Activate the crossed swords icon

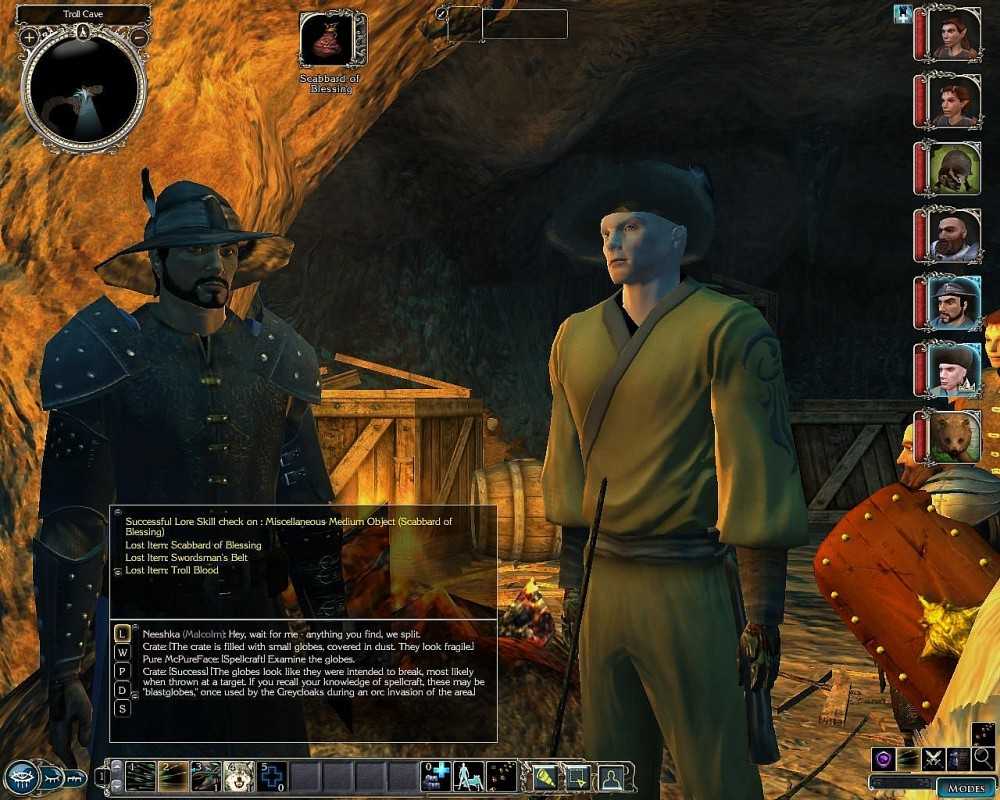click(x=933, y=759)
